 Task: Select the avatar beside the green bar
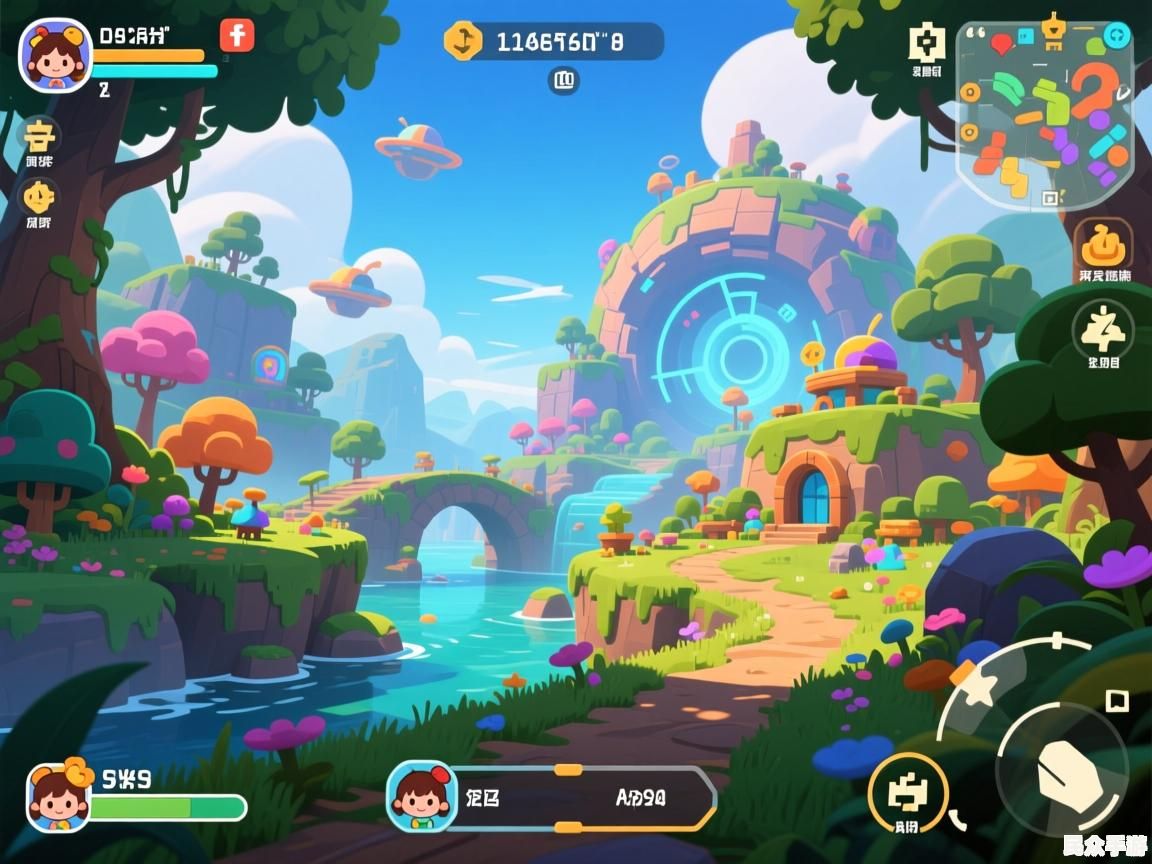click(58, 795)
